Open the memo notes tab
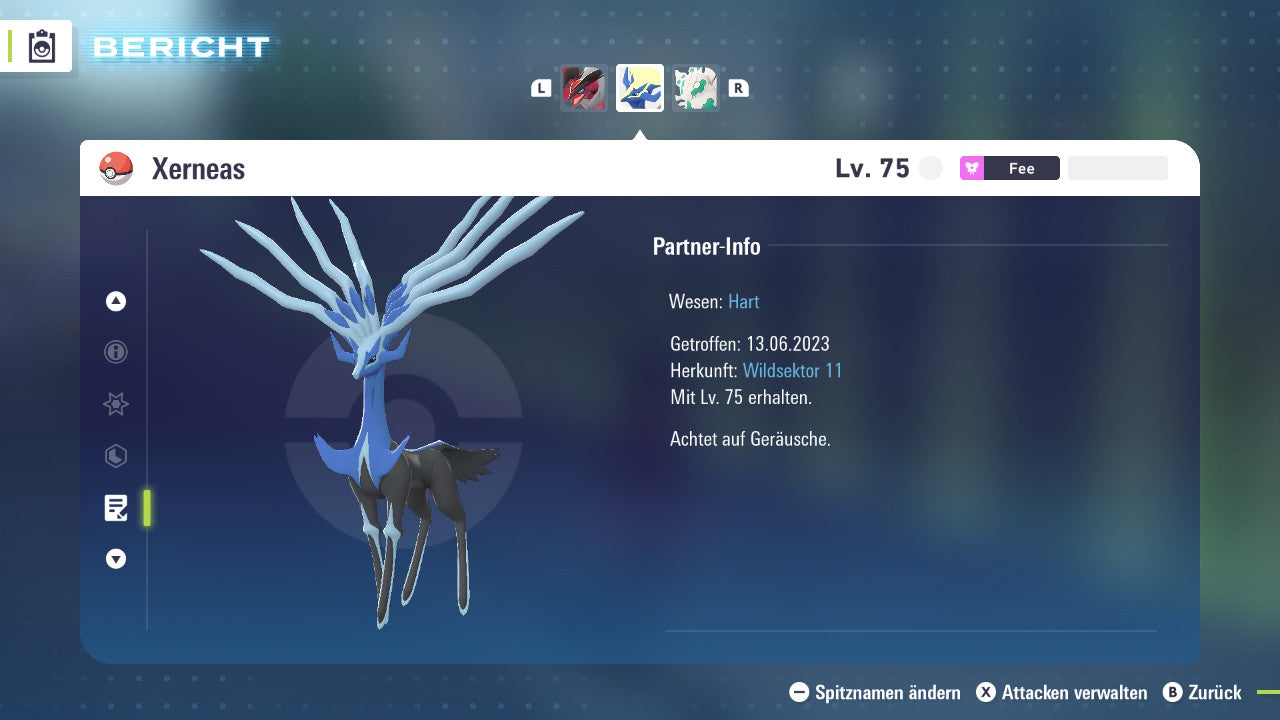 click(116, 508)
